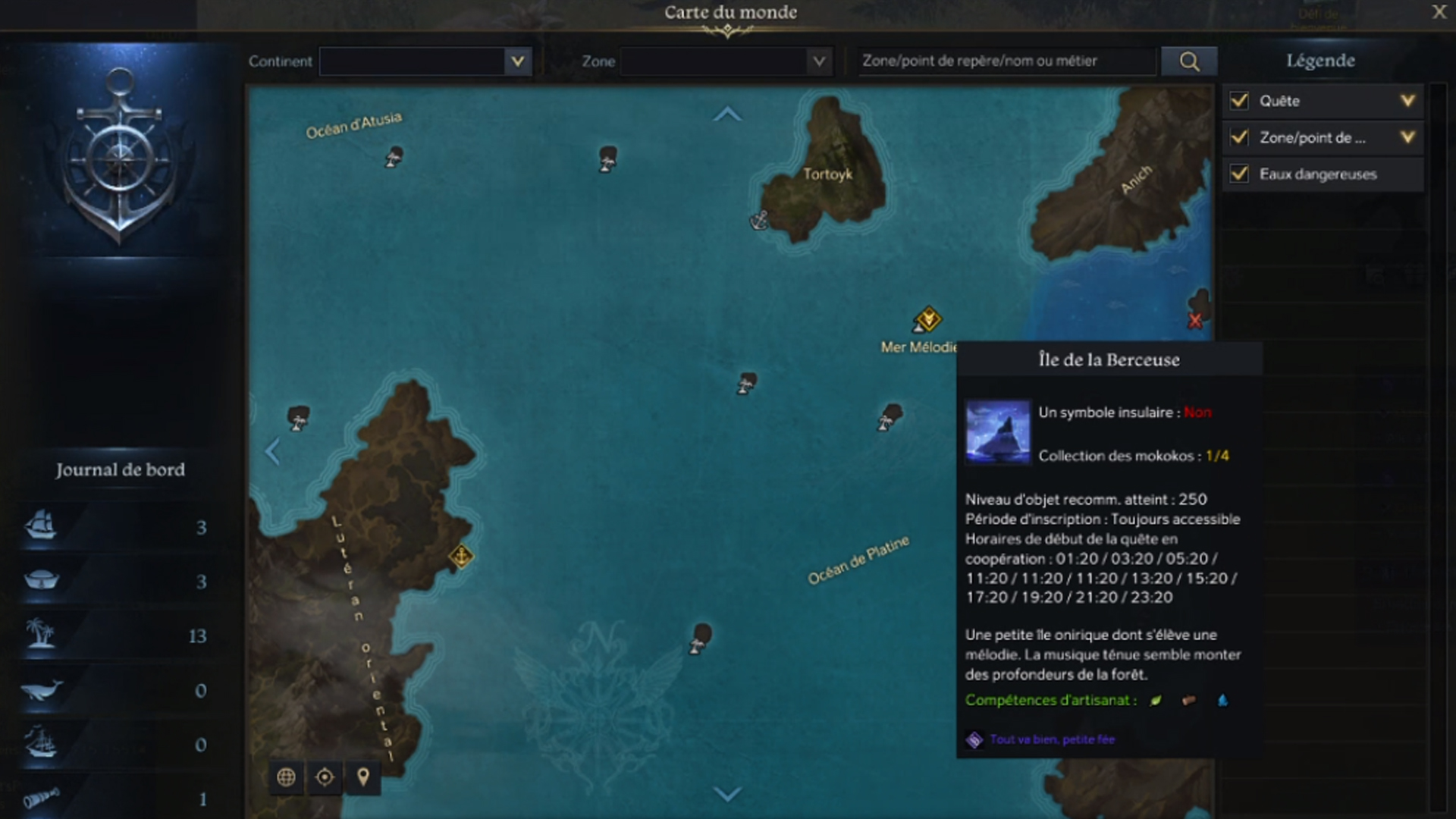Click the globe world view button

click(286, 777)
